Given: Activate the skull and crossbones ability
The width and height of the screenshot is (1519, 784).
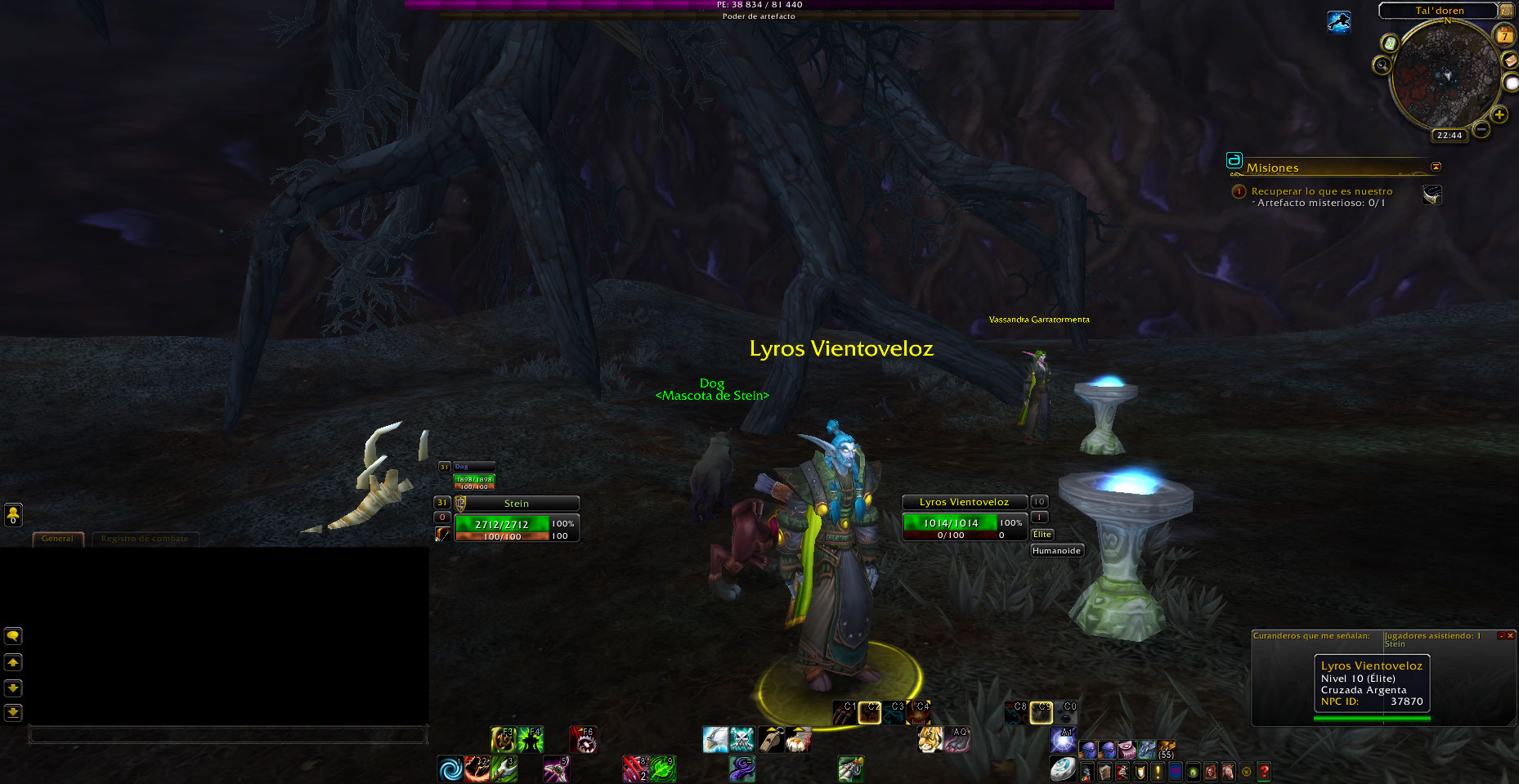Looking at the screenshot, I should (742, 739).
